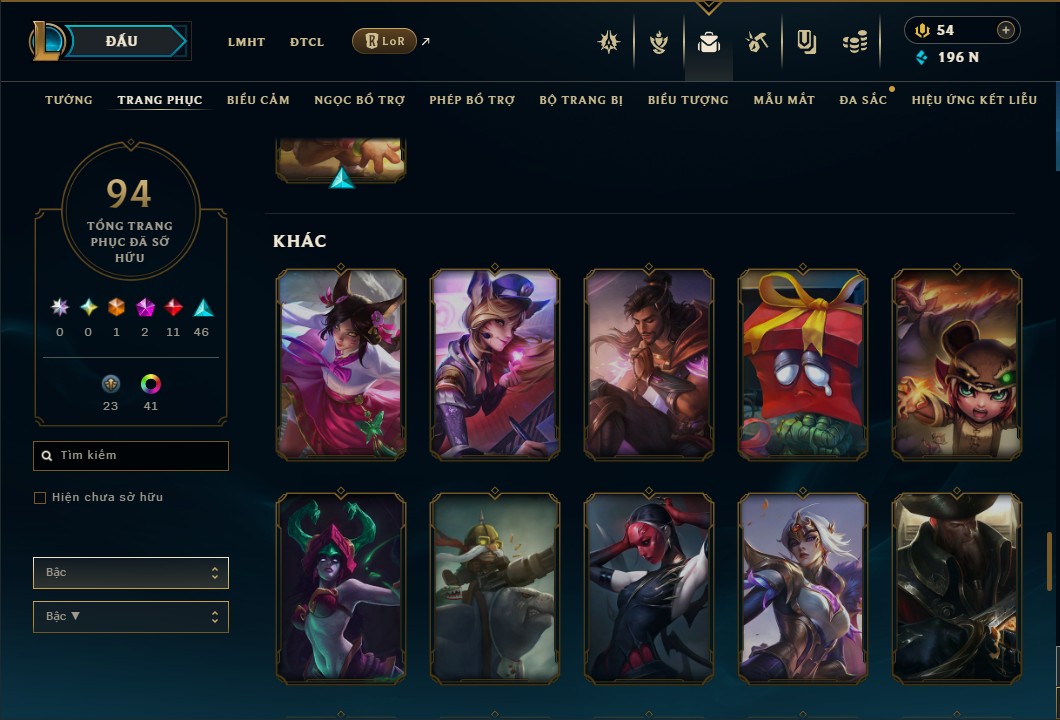
Task: Go to the ĐTCL section
Action: pos(307,42)
